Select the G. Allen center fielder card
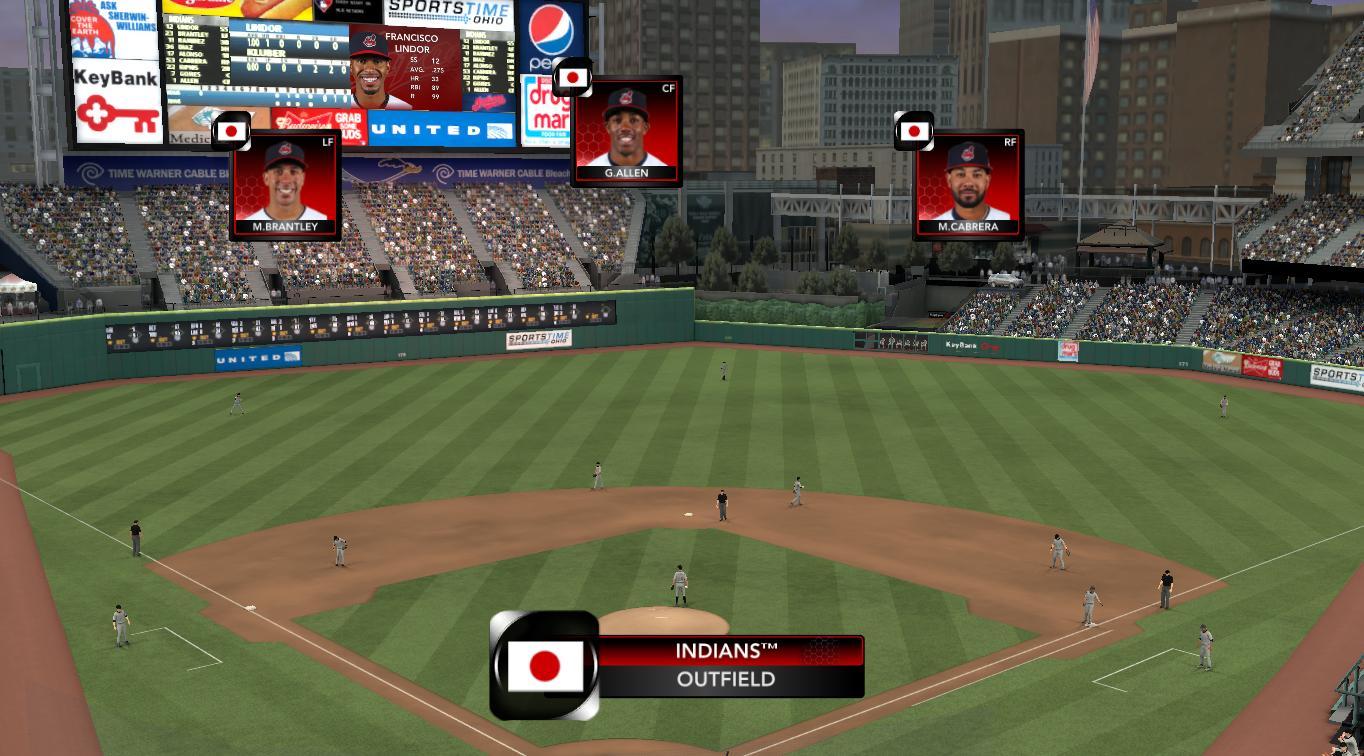The width and height of the screenshot is (1364, 756). click(x=627, y=131)
